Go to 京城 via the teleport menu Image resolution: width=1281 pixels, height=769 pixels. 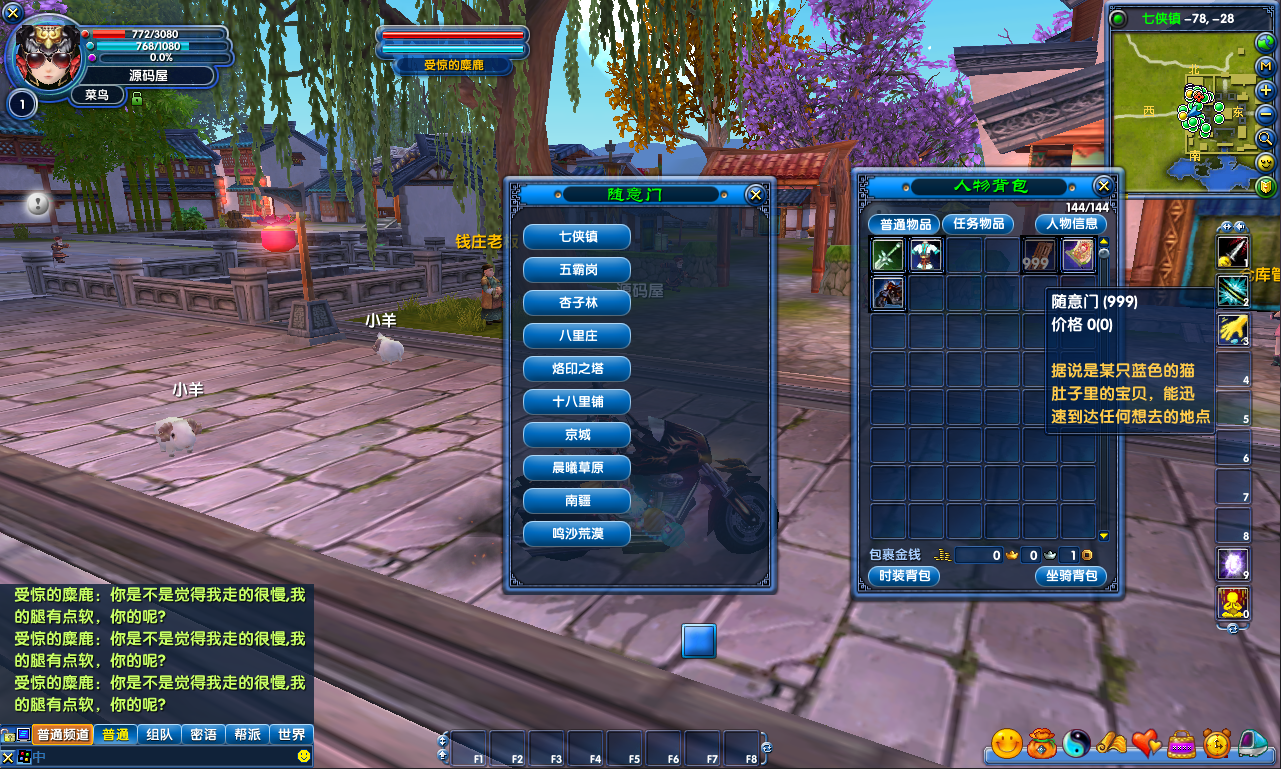(577, 435)
